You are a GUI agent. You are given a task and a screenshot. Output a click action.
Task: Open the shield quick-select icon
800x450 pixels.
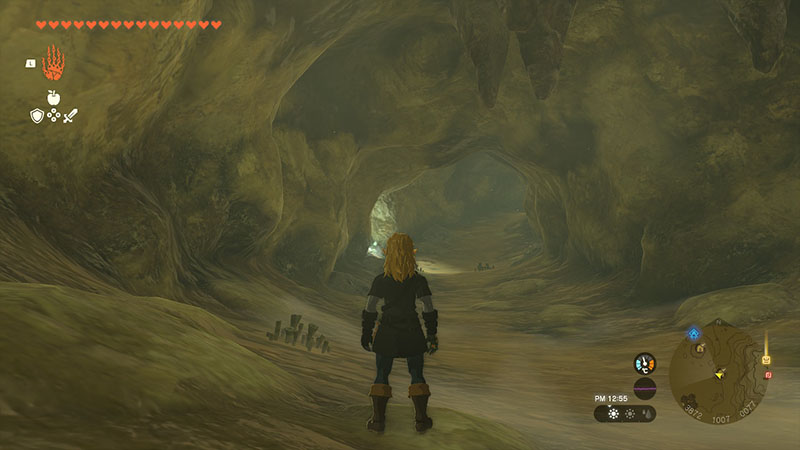(x=37, y=116)
